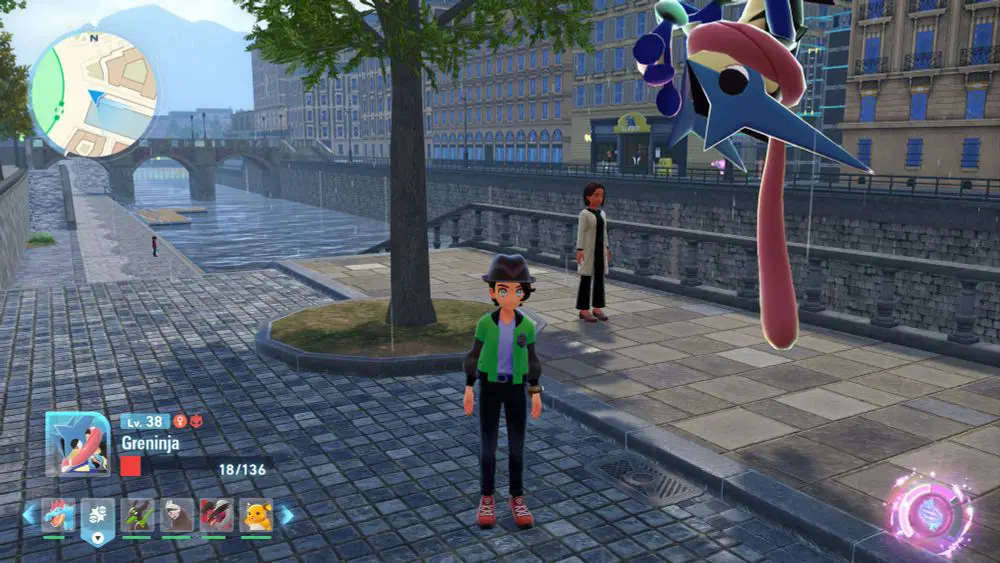The width and height of the screenshot is (1000, 563).
Task: Select the Greninja portrait
Action: (77, 444)
